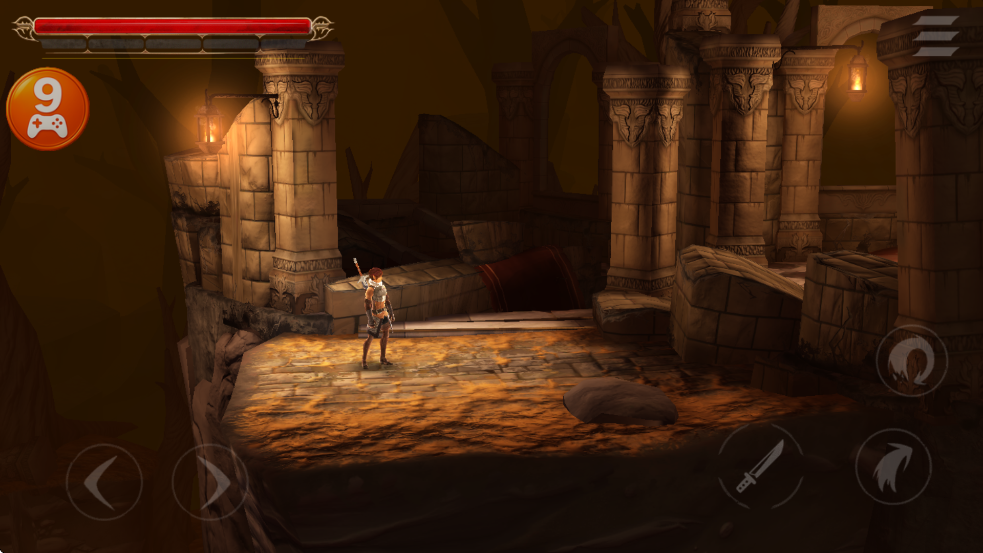Viewport: 983px width, 553px height.
Task: Tap the move-left arrow button
Action: click(103, 482)
